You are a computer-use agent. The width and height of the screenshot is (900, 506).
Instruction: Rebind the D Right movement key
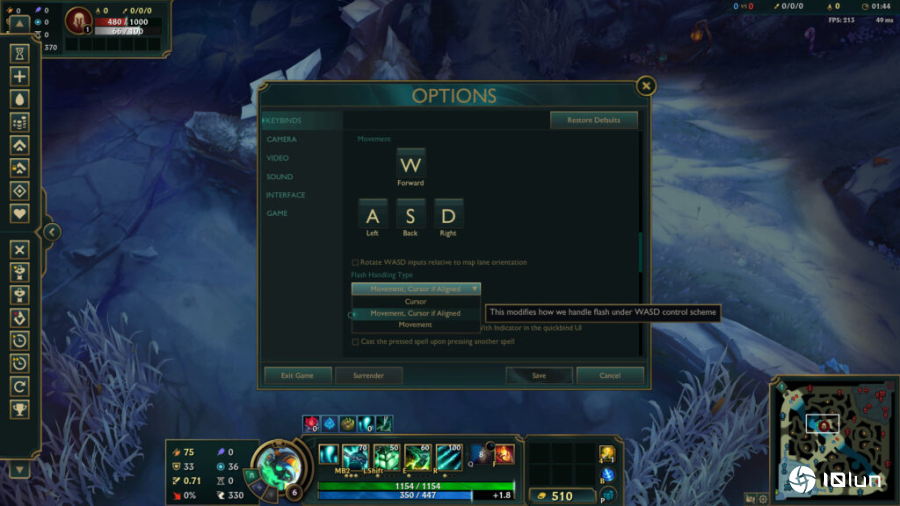tap(447, 214)
